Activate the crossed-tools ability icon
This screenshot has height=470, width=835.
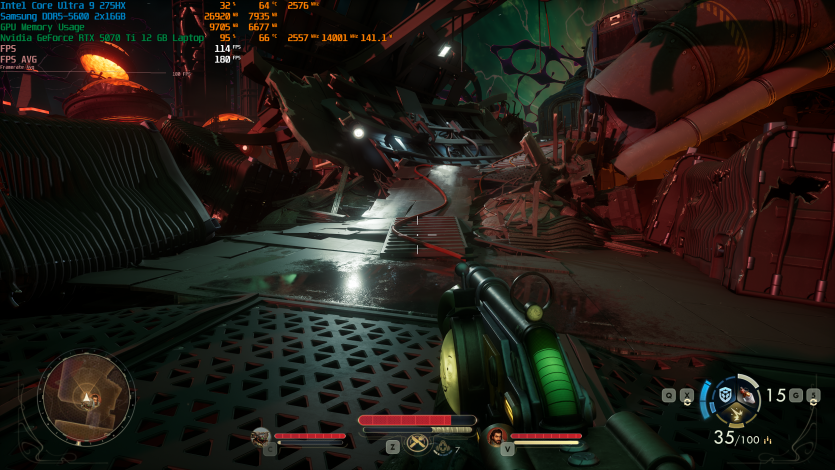418,445
